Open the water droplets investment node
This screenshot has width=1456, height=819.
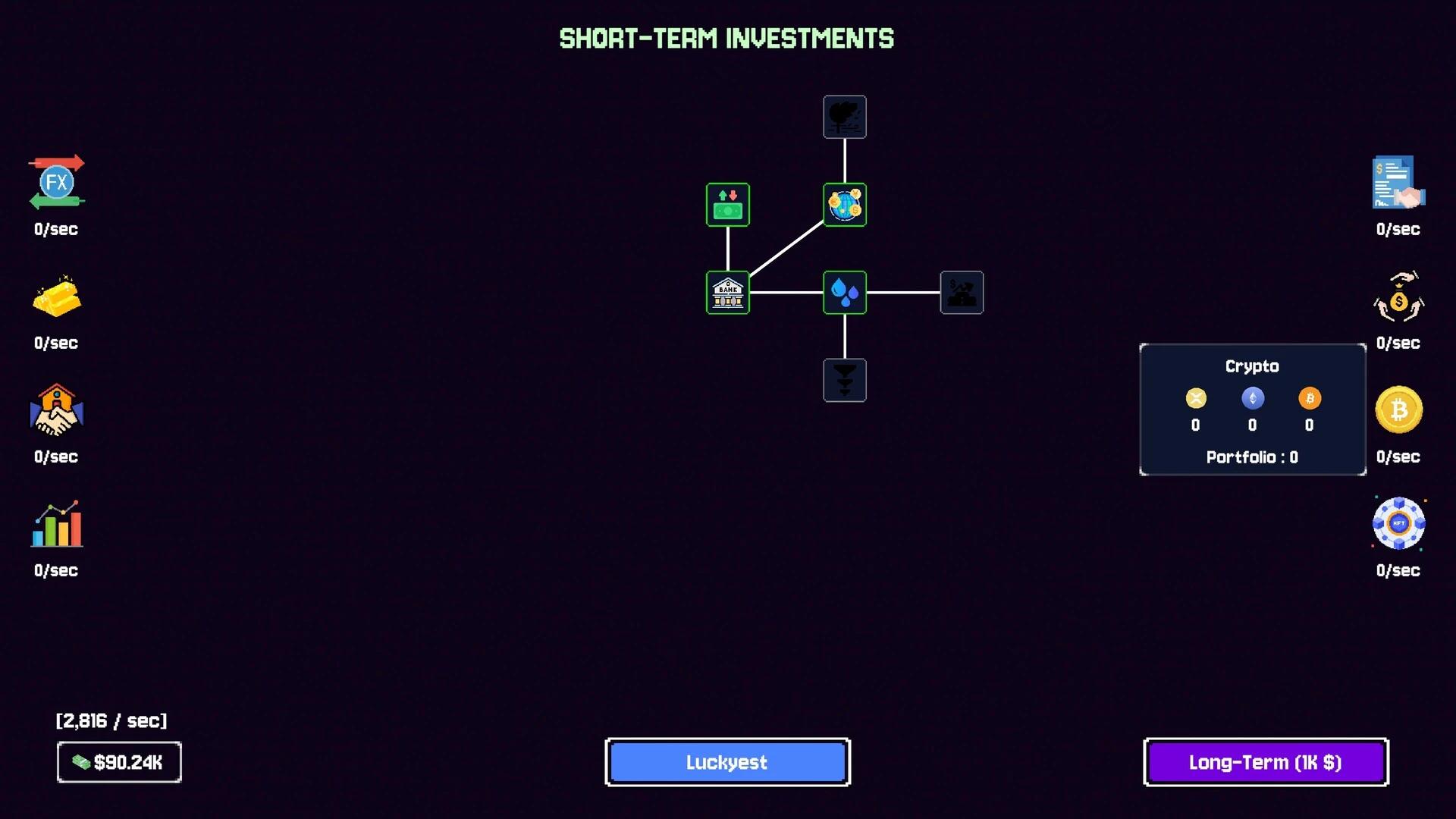click(844, 293)
